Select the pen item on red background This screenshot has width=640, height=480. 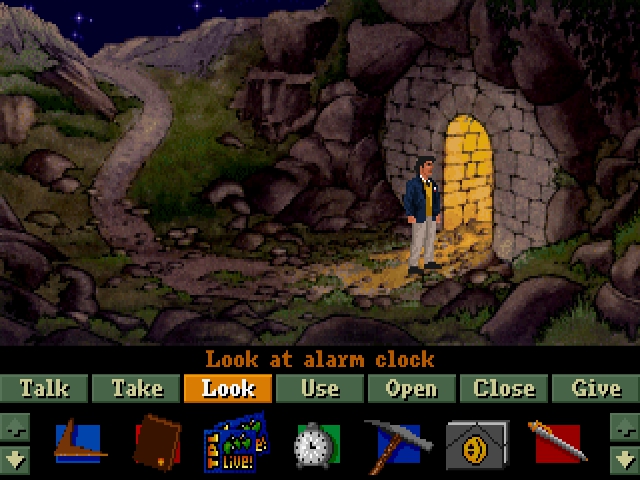[x=557, y=443]
